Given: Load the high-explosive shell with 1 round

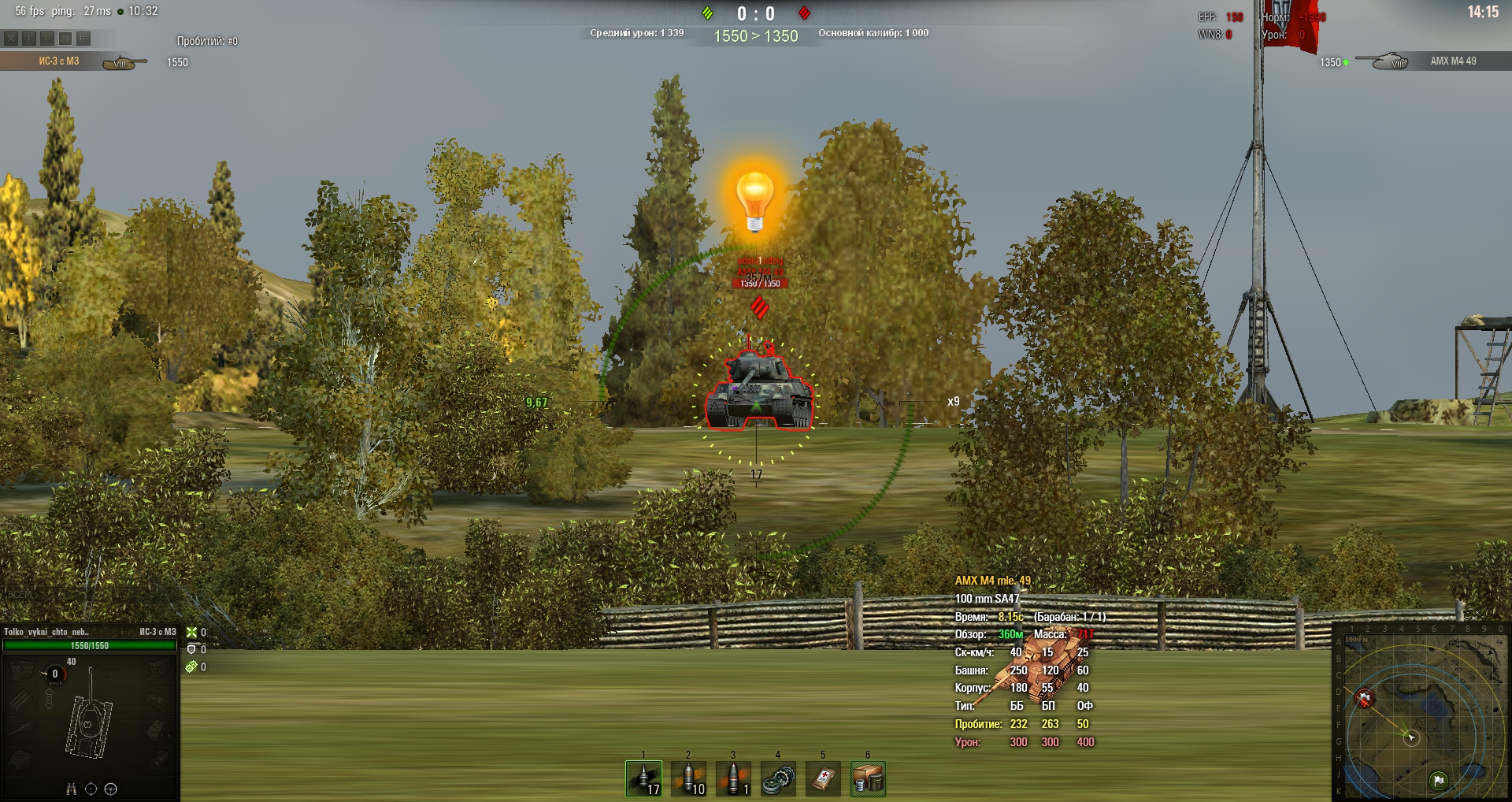Looking at the screenshot, I should click(x=733, y=778).
